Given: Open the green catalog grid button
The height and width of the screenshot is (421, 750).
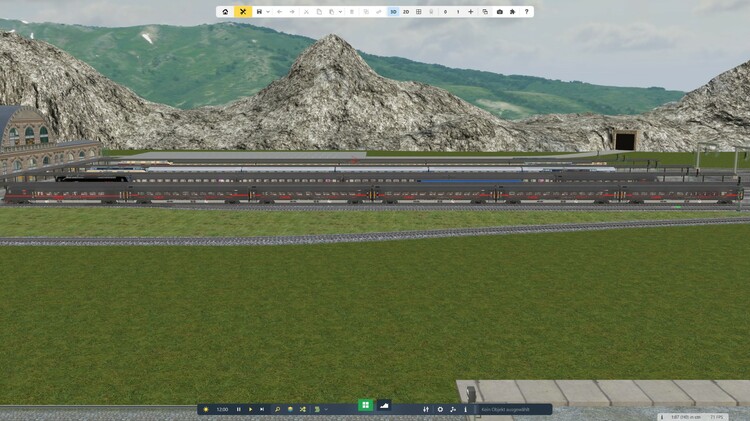Looking at the screenshot, I should tap(366, 405).
